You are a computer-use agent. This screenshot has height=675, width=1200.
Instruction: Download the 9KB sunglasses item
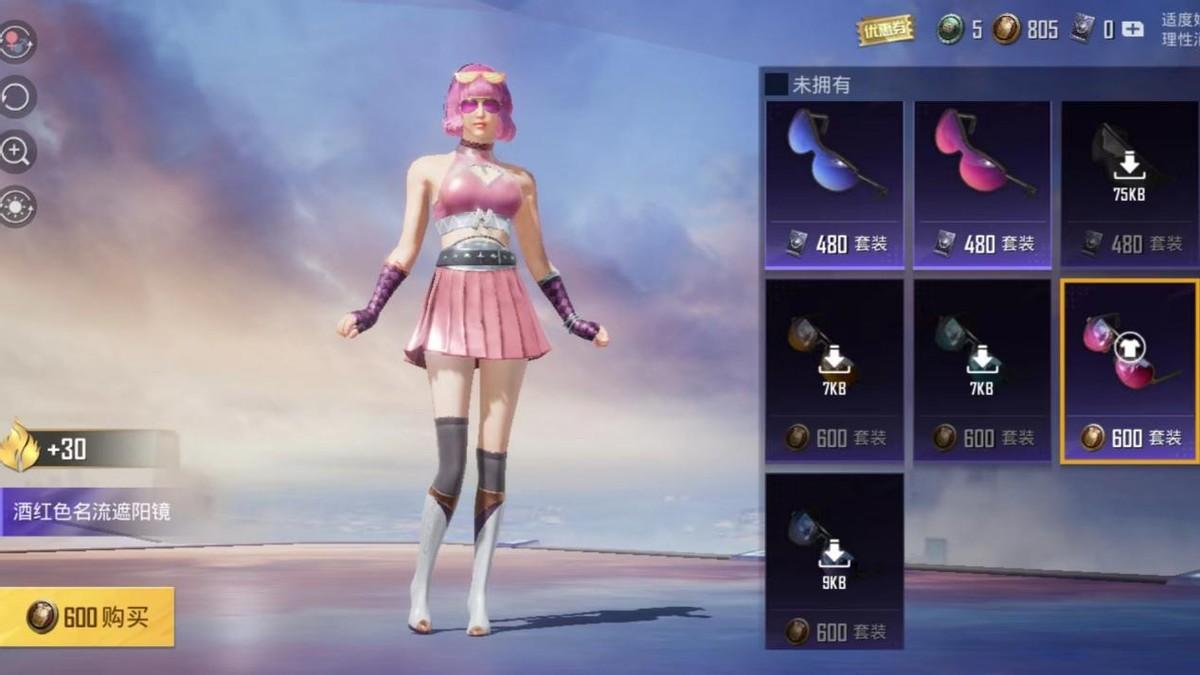pos(835,560)
